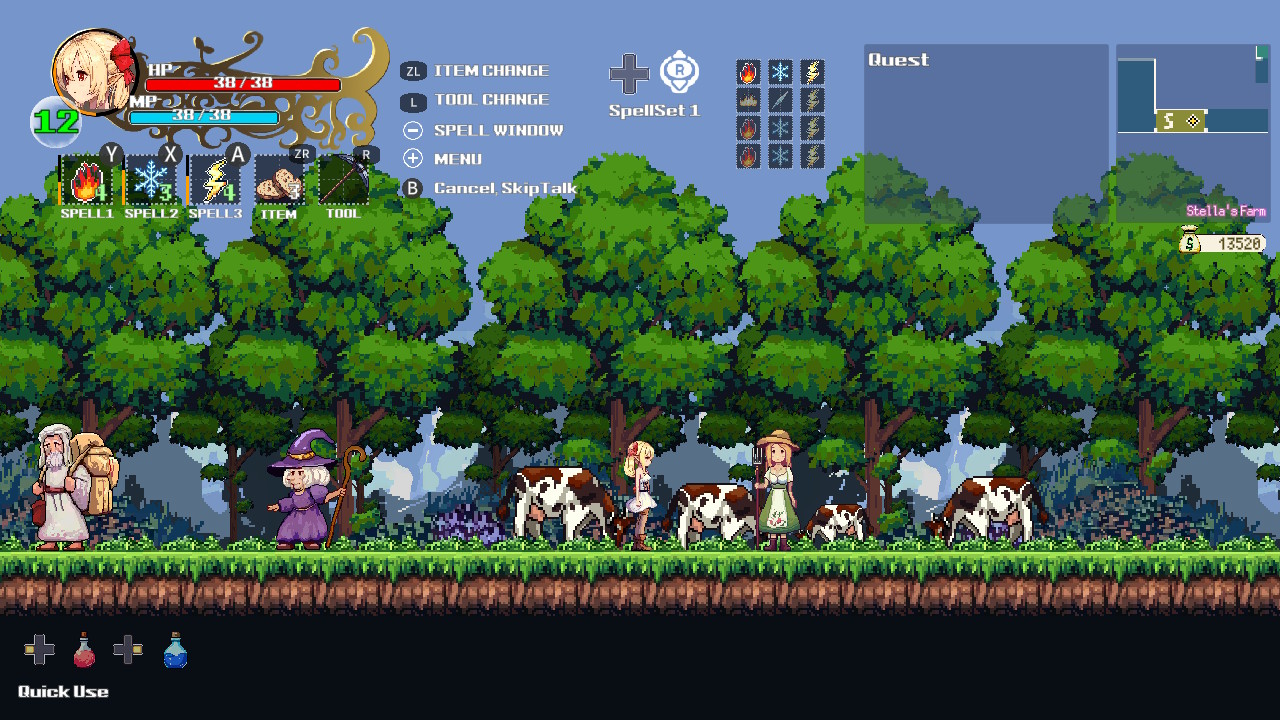
Task: Select the SPELL2 ice spell icon
Action: click(150, 182)
